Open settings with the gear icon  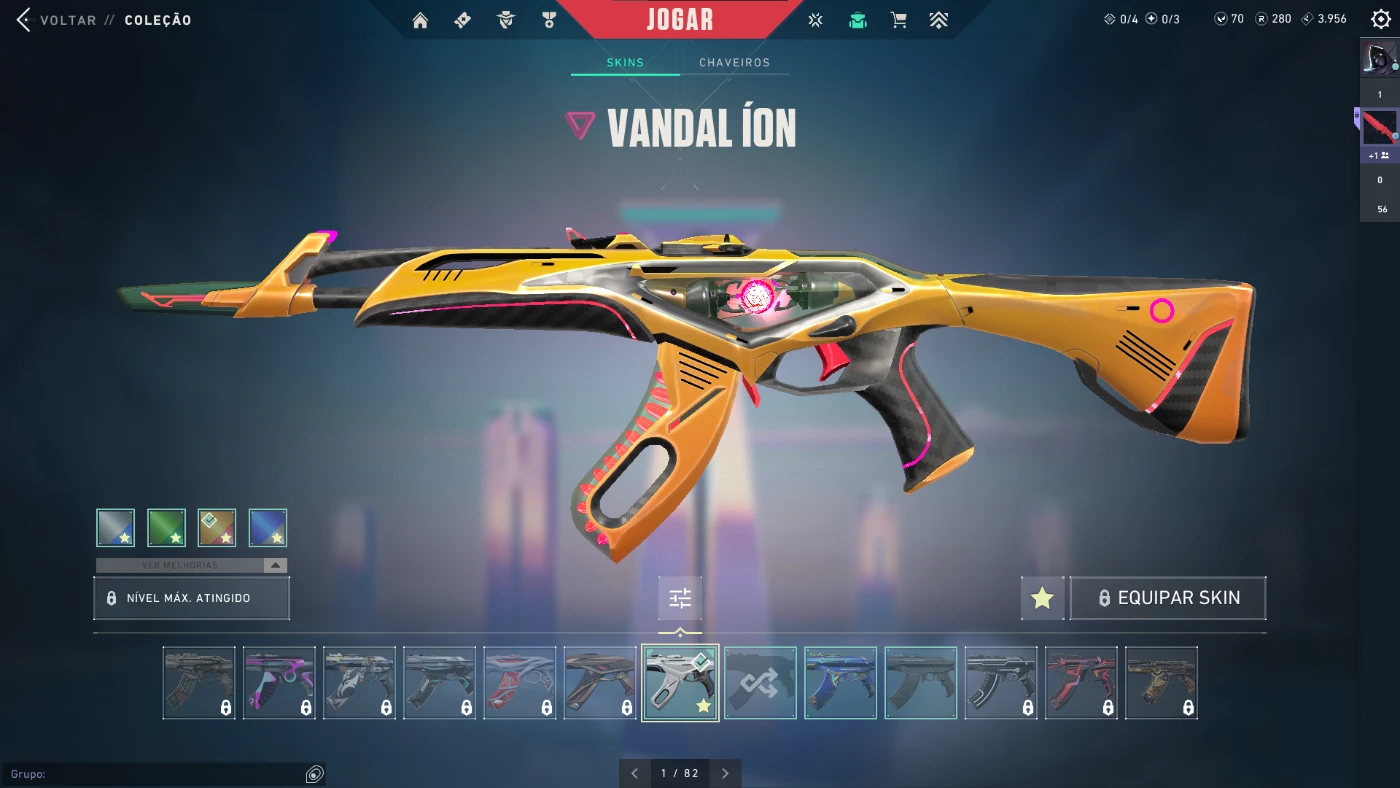pyautogui.click(x=1379, y=19)
